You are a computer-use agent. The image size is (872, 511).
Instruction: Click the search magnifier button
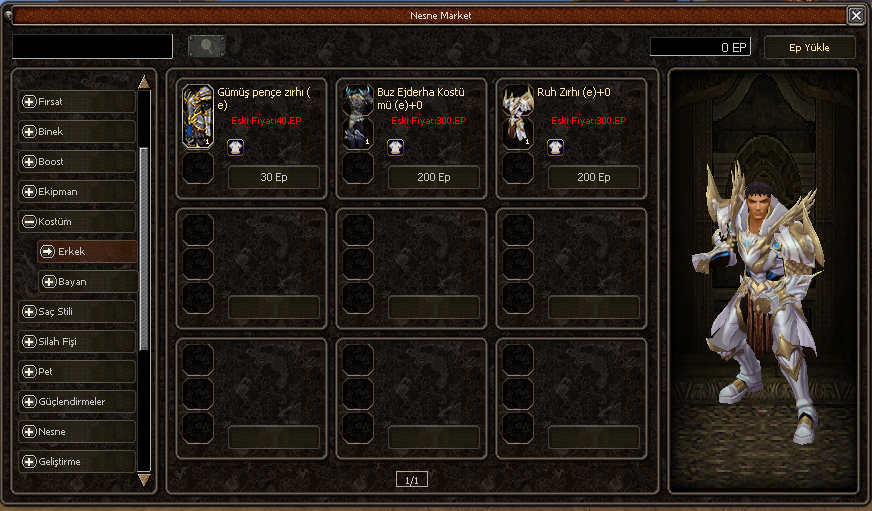pyautogui.click(x=206, y=46)
